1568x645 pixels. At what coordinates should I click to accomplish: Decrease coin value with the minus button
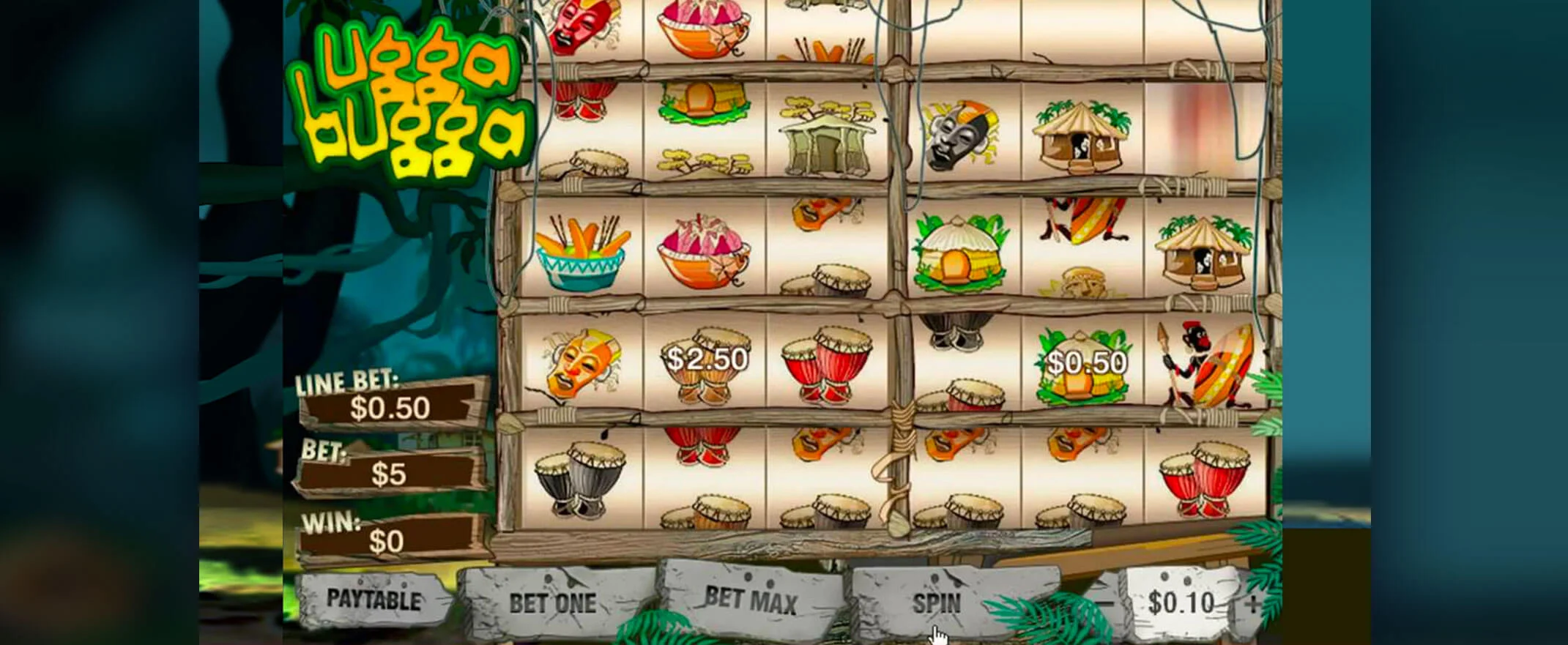click(1105, 604)
